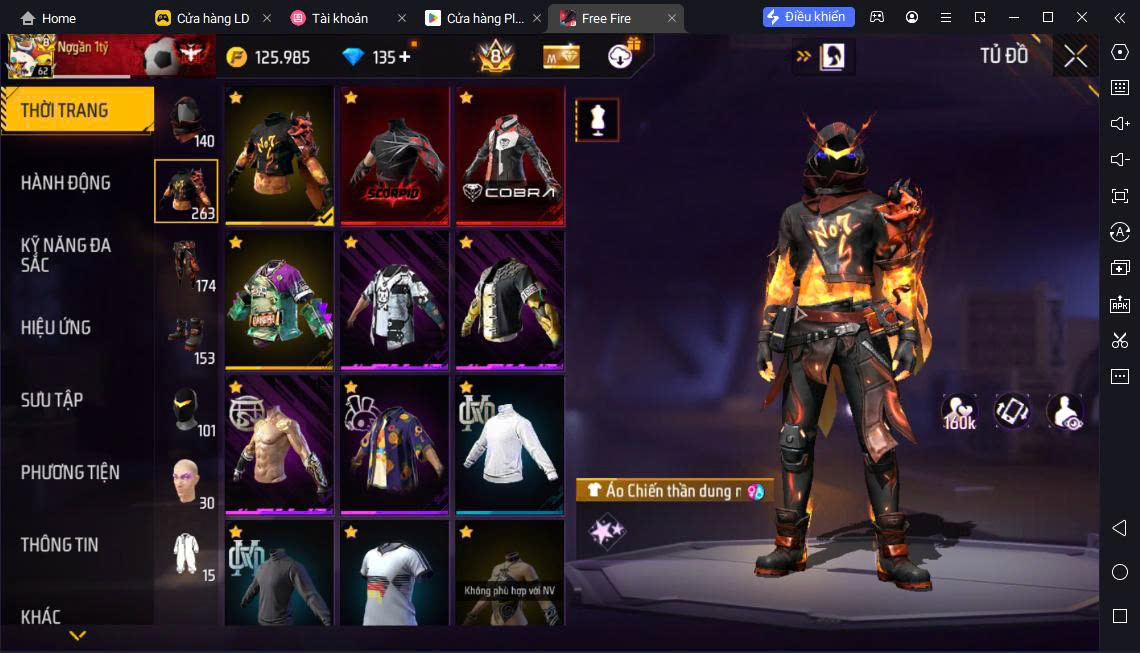
Task: Select the green and purple jersey top
Action: (x=279, y=300)
